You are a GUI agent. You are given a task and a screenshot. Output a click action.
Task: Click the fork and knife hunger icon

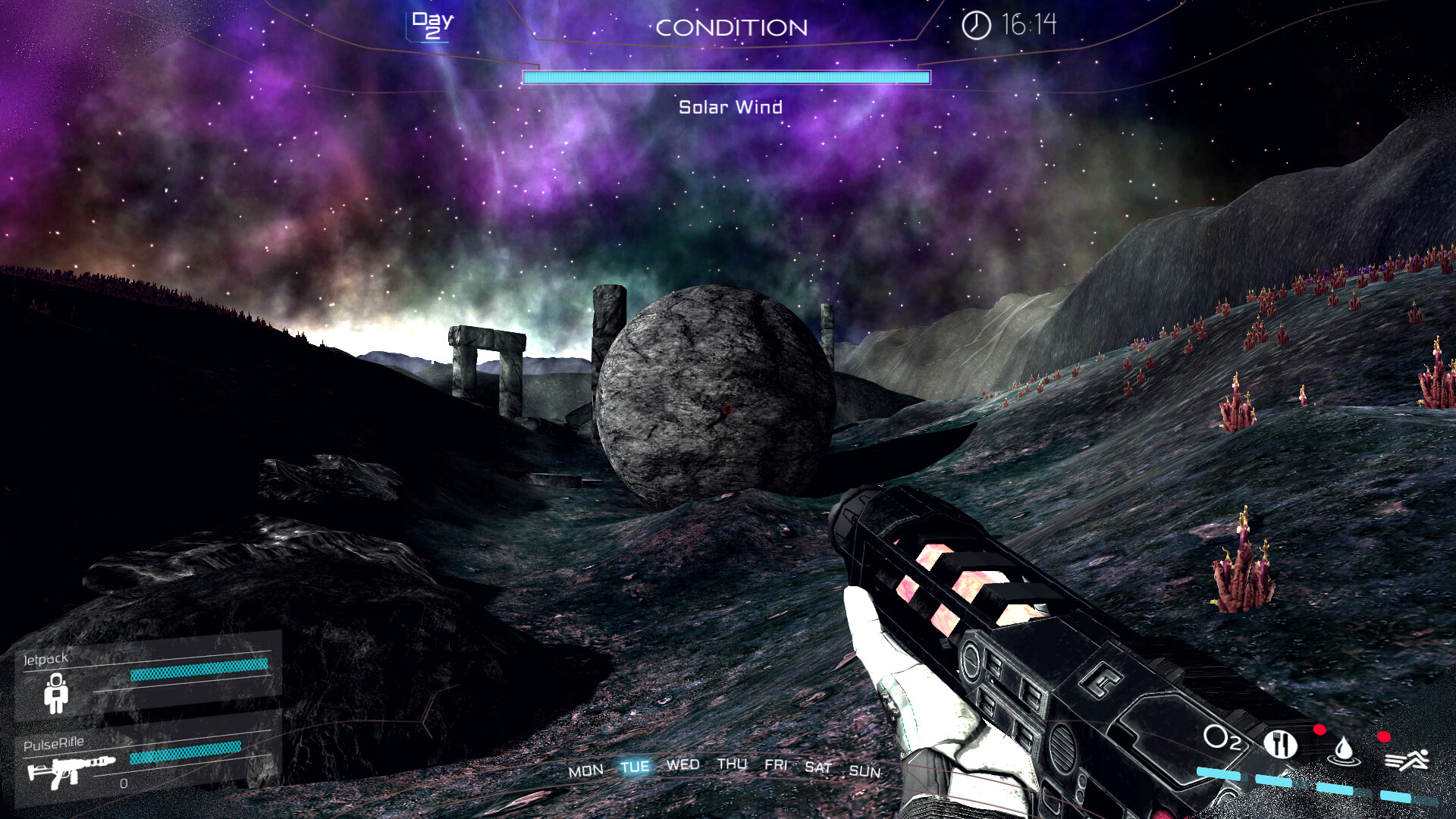click(1280, 744)
